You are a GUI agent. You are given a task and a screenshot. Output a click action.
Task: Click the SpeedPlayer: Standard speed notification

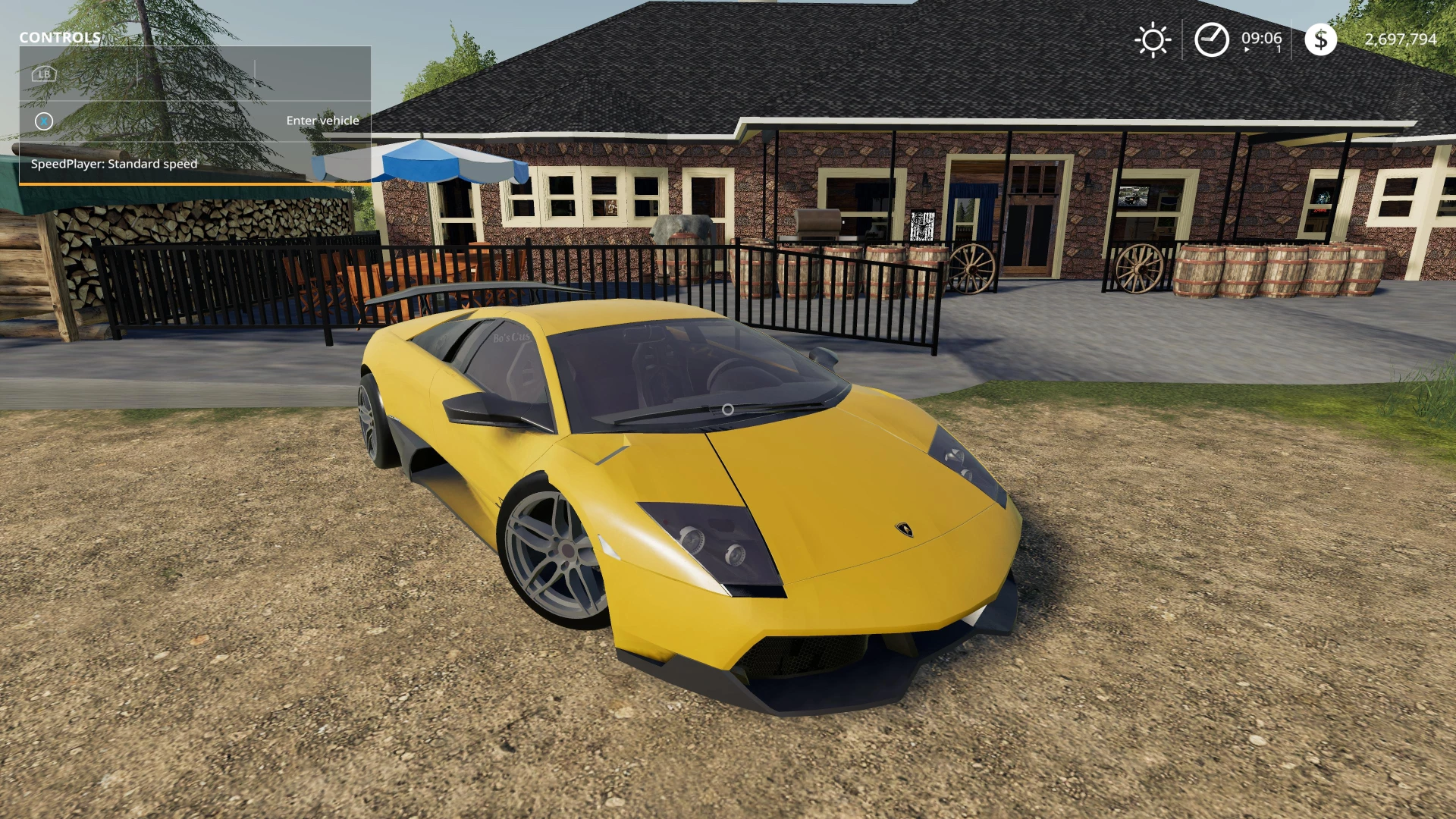114,163
